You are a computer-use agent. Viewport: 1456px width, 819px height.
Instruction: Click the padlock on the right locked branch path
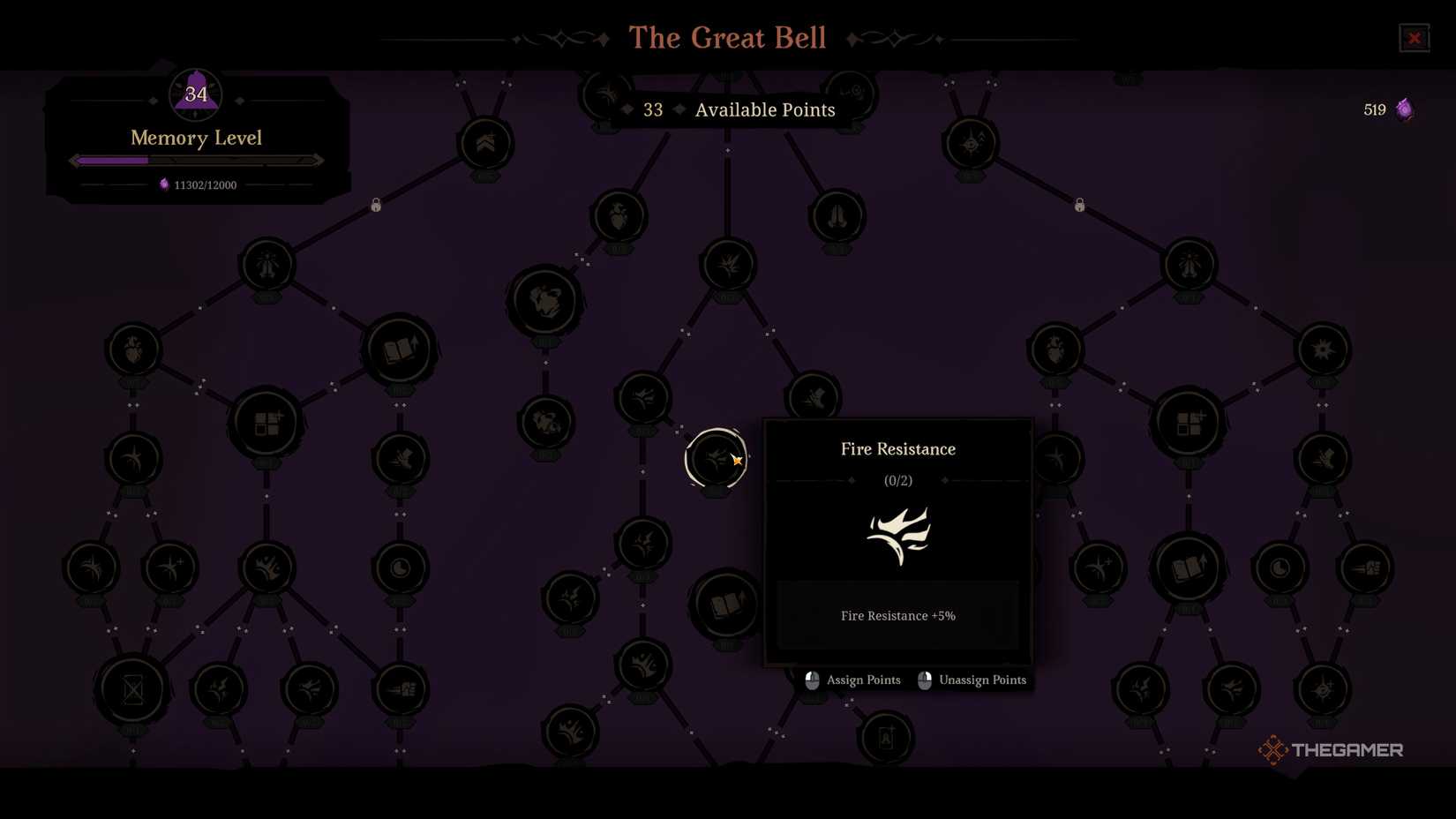point(1079,205)
